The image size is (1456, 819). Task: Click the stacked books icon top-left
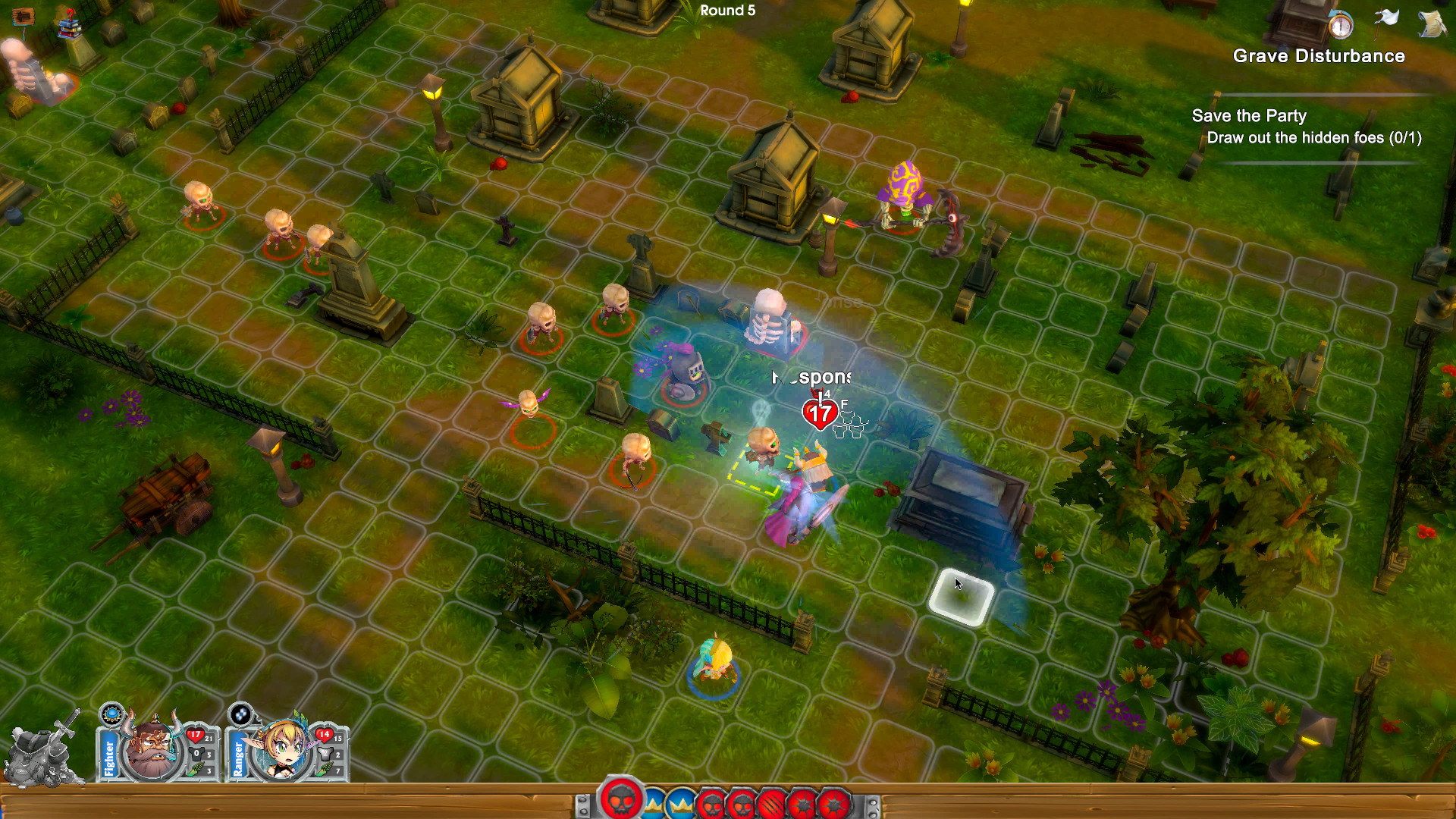pos(69,28)
